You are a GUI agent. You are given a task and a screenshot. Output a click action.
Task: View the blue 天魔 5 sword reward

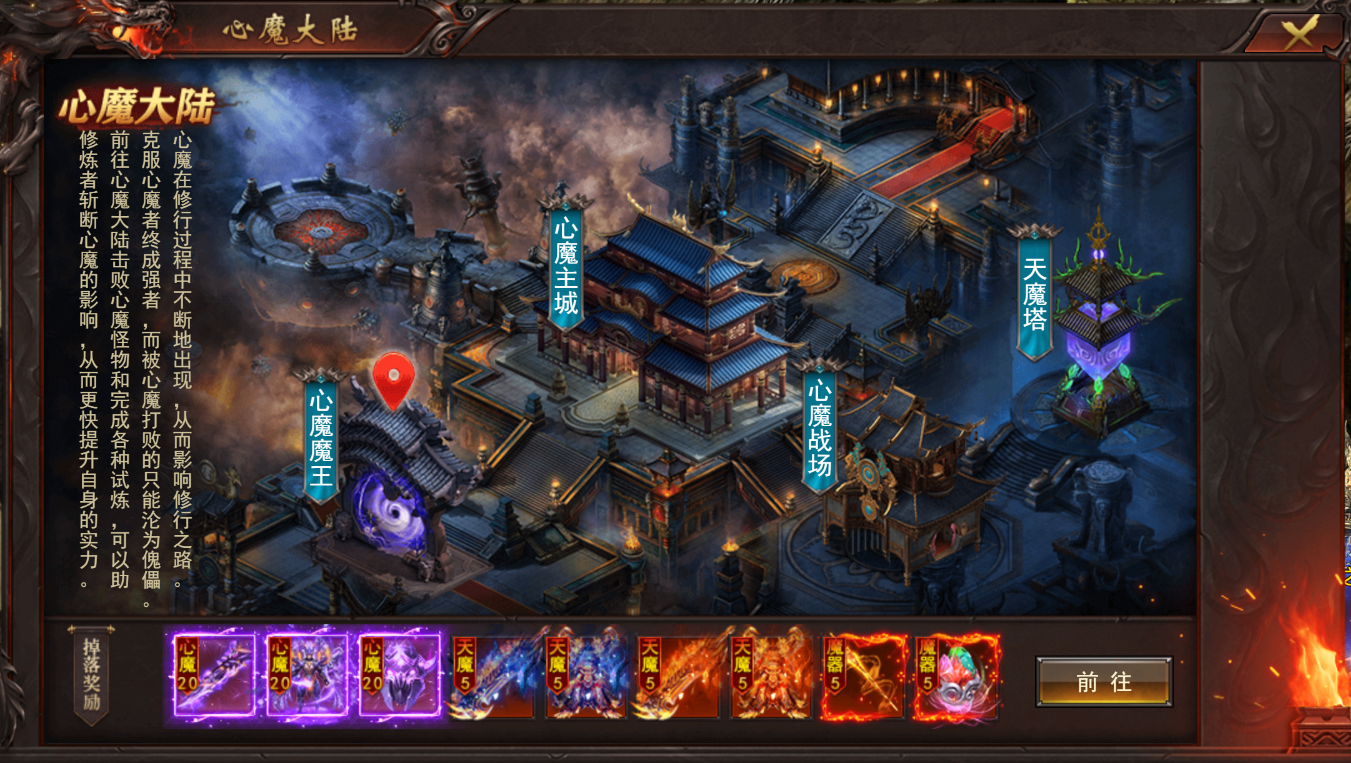[x=493, y=677]
